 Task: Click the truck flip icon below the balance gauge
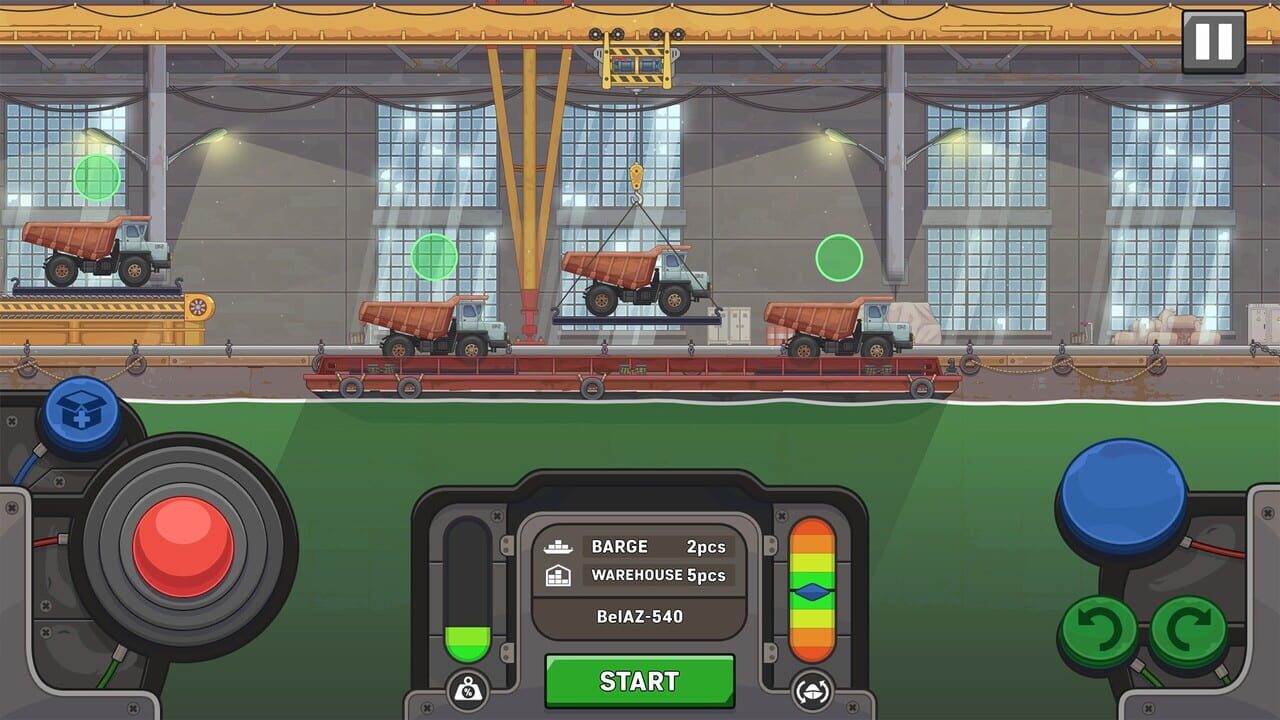point(814,688)
